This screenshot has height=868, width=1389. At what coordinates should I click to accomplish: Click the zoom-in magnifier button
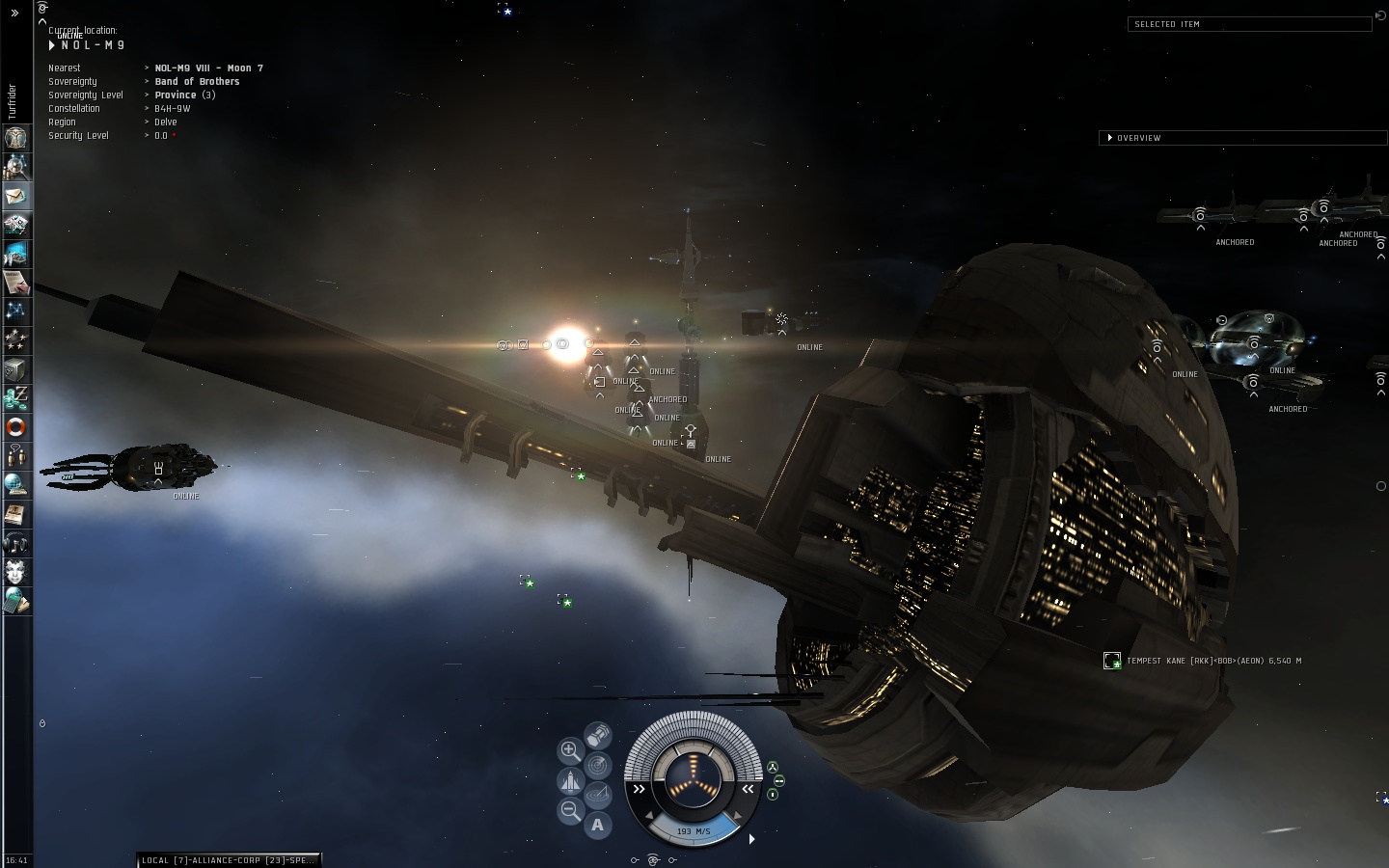click(570, 750)
